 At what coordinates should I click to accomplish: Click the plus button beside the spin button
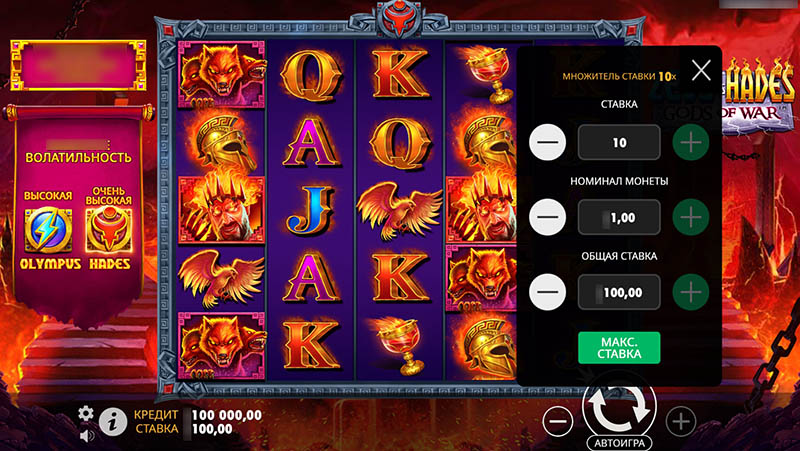[680, 420]
